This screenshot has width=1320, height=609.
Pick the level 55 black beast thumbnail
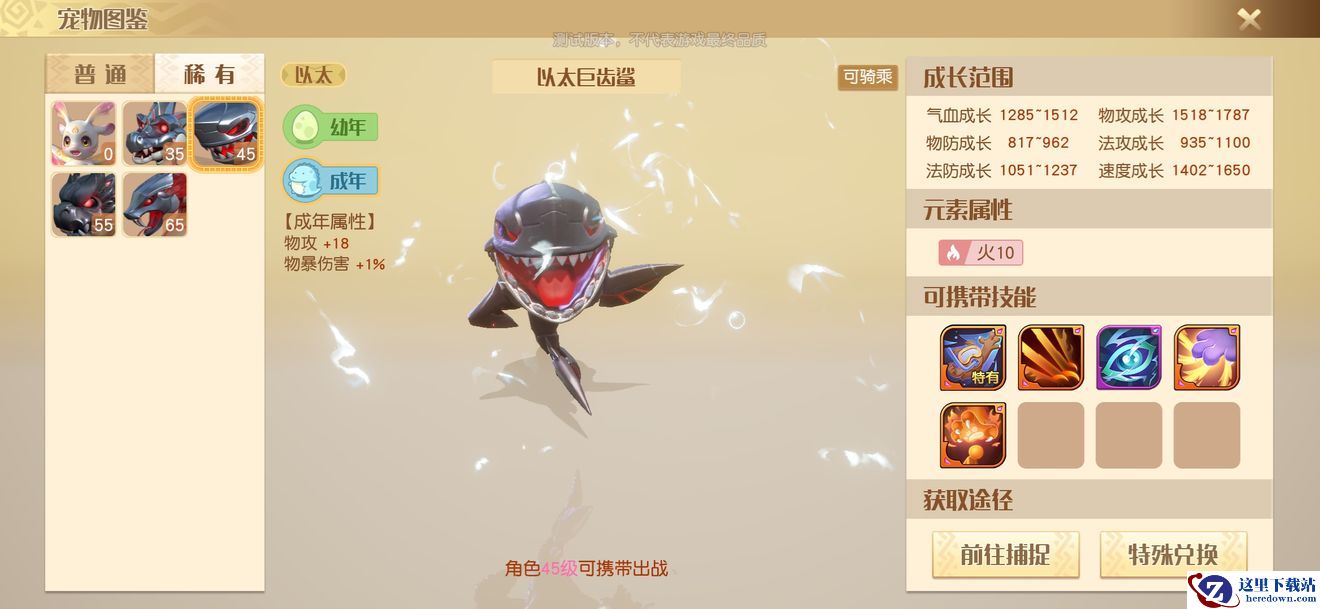(x=84, y=205)
